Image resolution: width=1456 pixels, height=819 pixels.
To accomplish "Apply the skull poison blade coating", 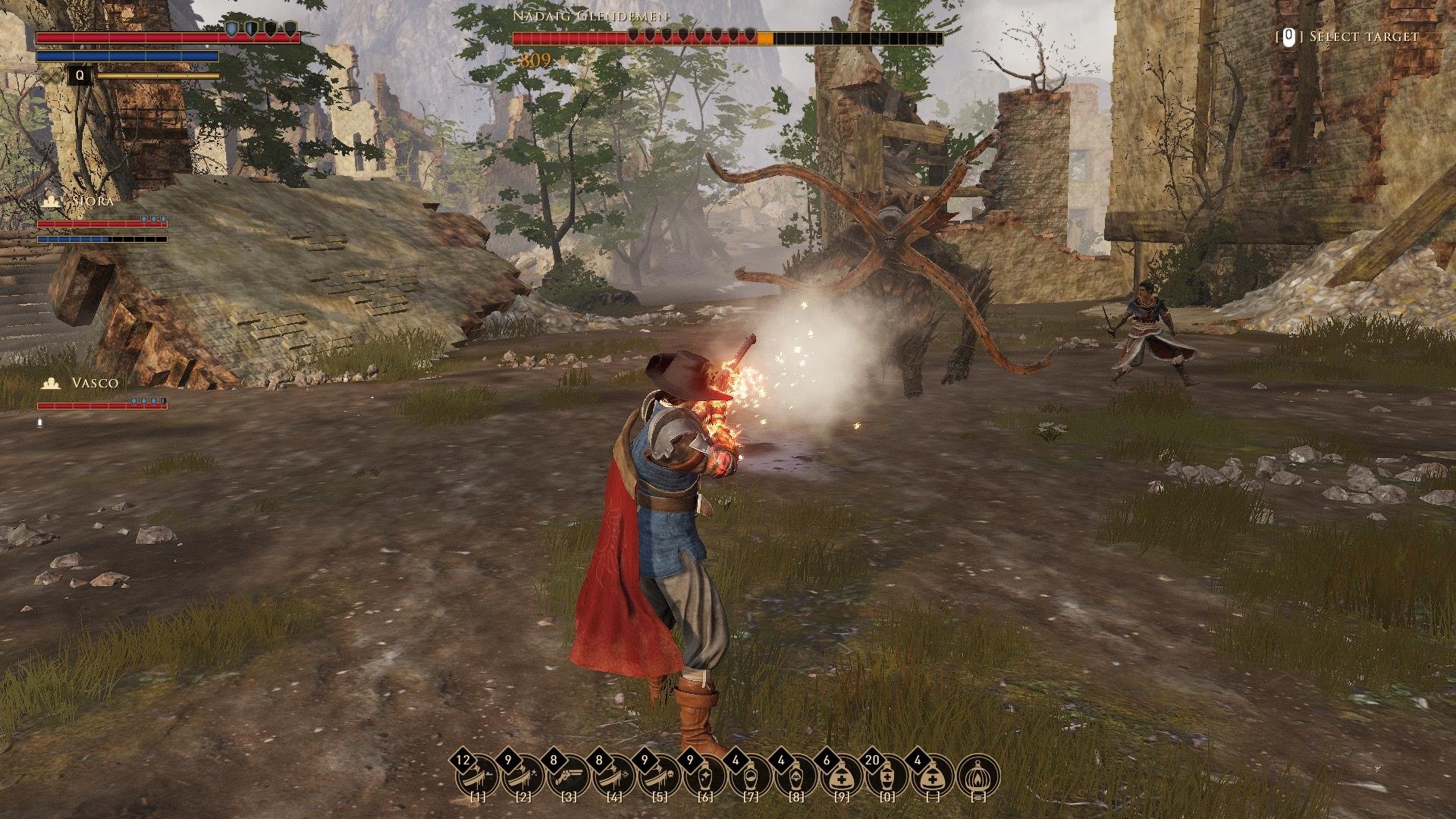I will pyautogui.click(x=660, y=776).
